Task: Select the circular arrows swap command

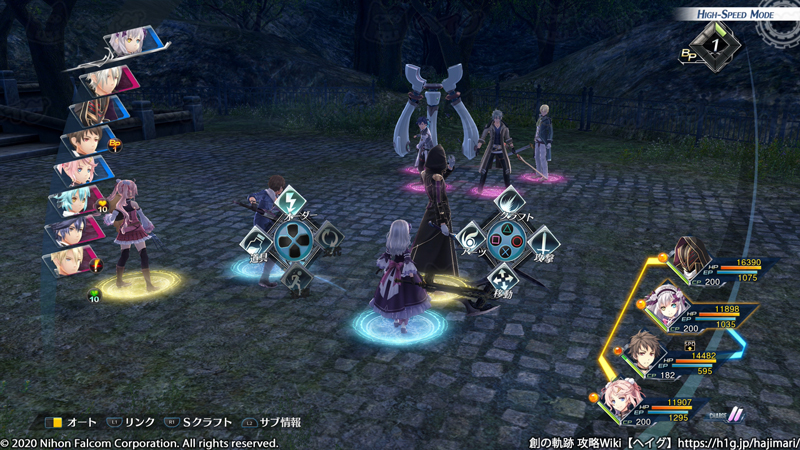Action: click(x=329, y=240)
